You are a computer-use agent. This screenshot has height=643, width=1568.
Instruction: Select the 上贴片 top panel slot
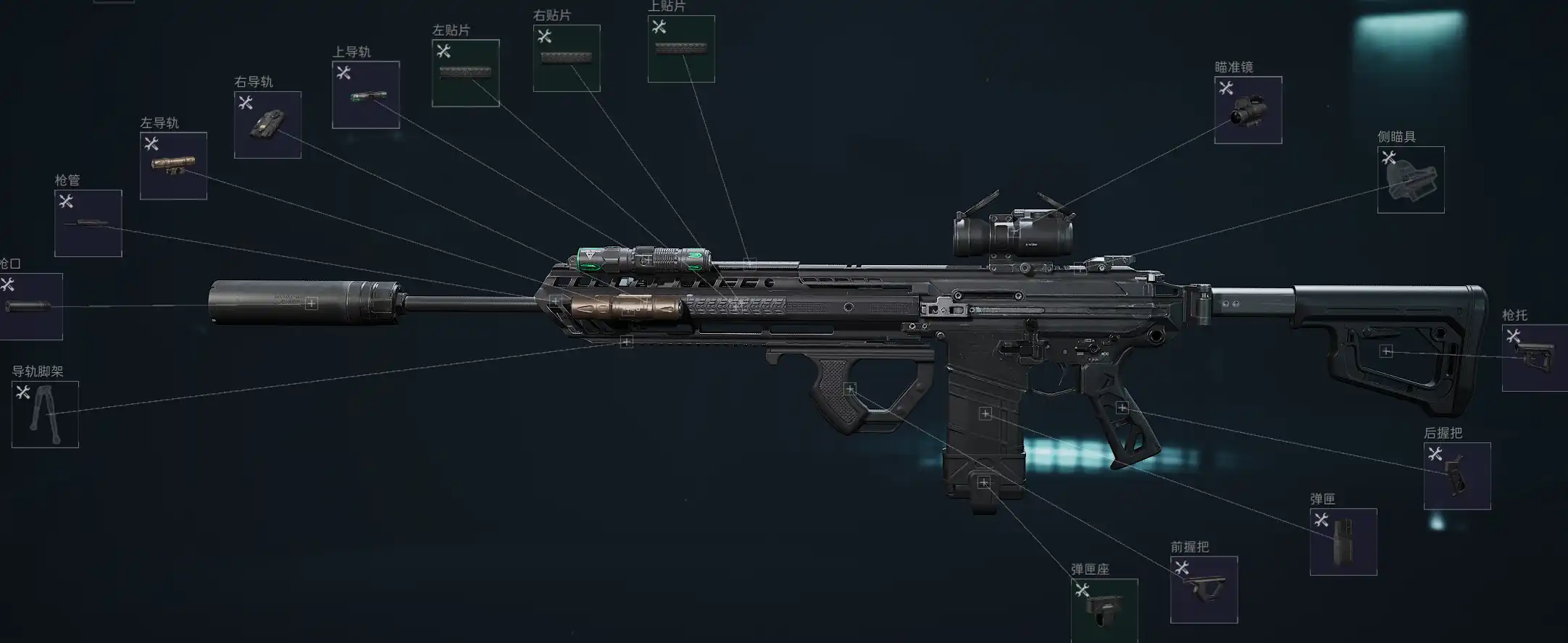tap(681, 49)
